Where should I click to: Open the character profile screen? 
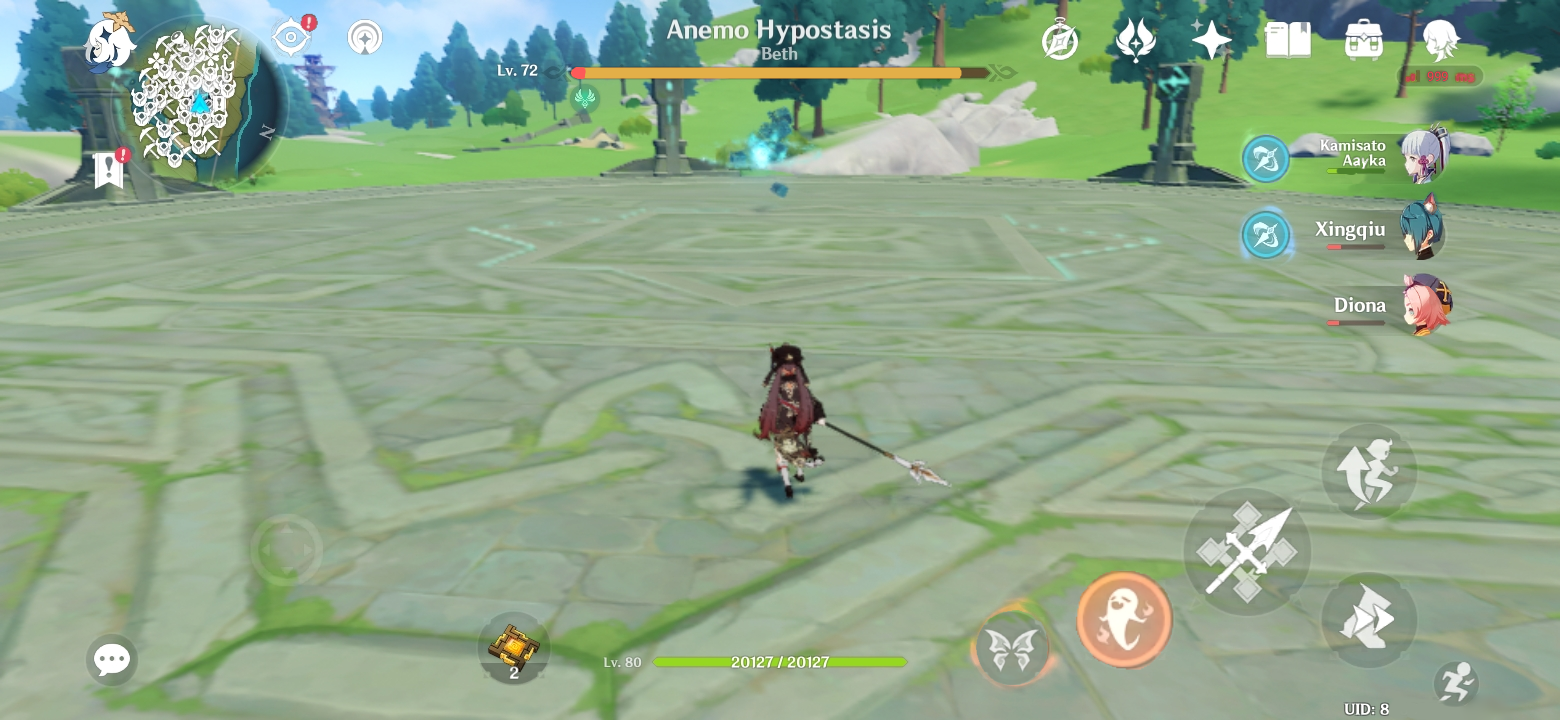[1440, 40]
